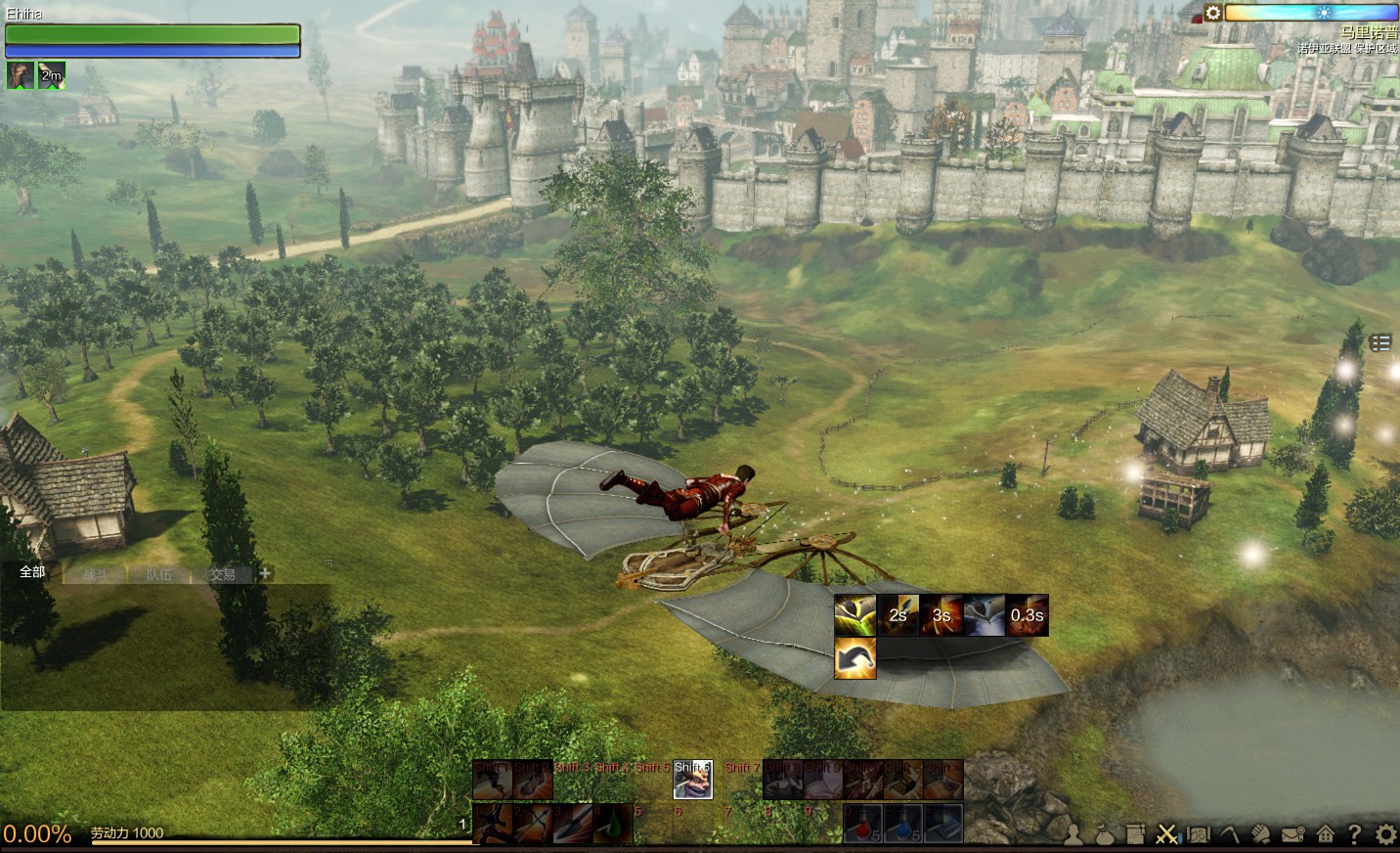This screenshot has height=853, width=1400.
Task: Activate the Shift 6 goblin face slot
Action: click(692, 780)
